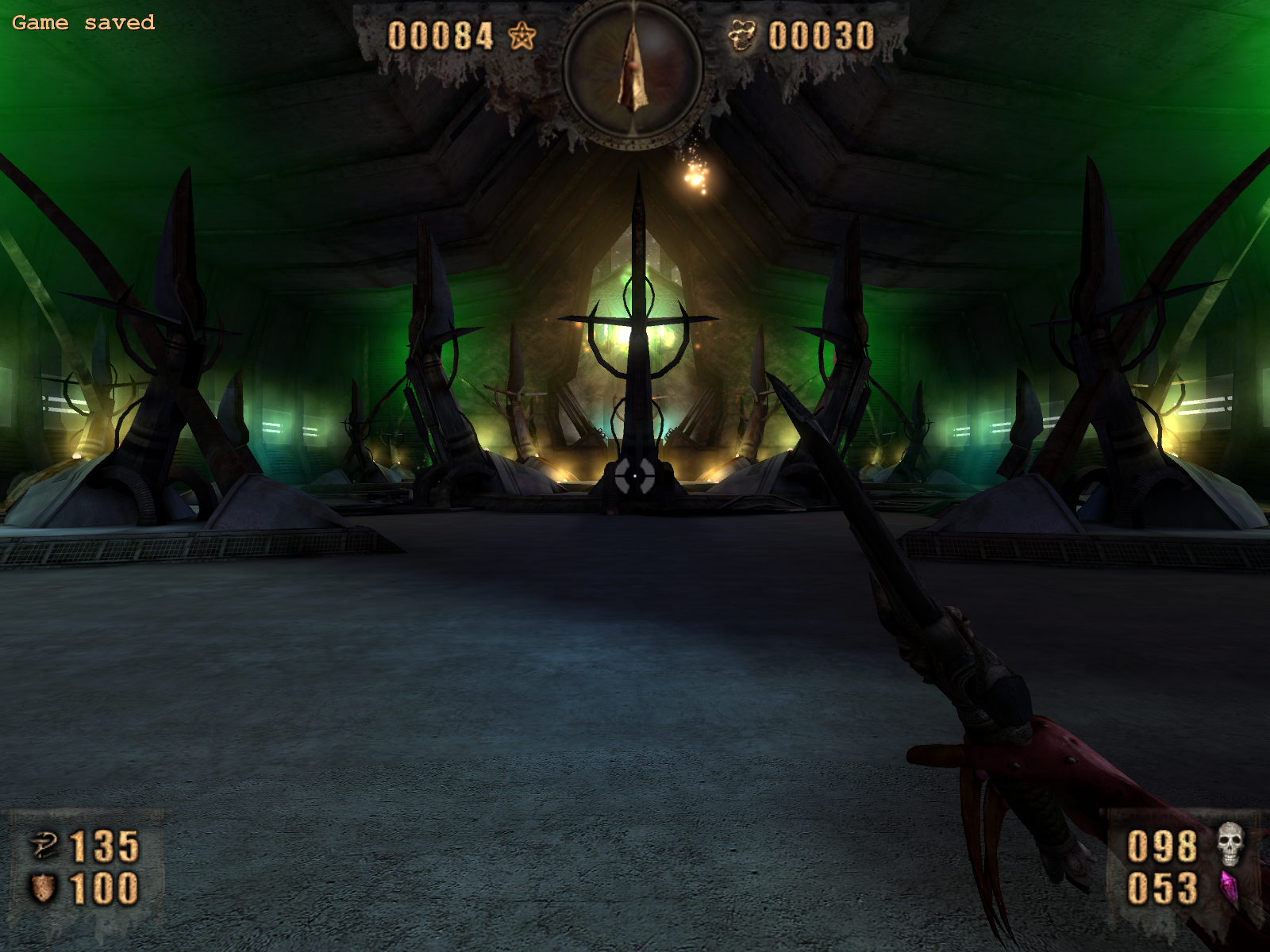The height and width of the screenshot is (952, 1270).
Task: Select the armor shield icon
Action: tap(42, 888)
